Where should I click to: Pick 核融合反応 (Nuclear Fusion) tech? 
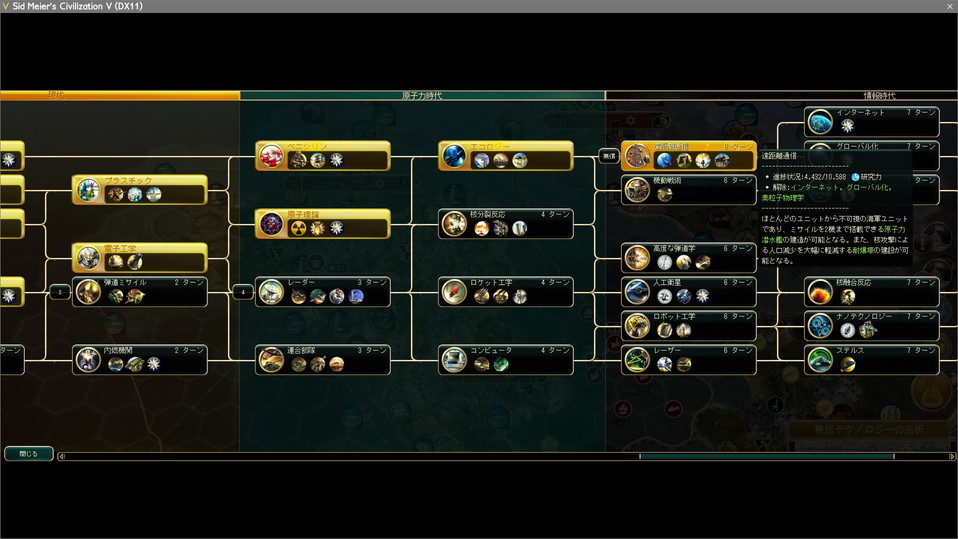tap(872, 291)
